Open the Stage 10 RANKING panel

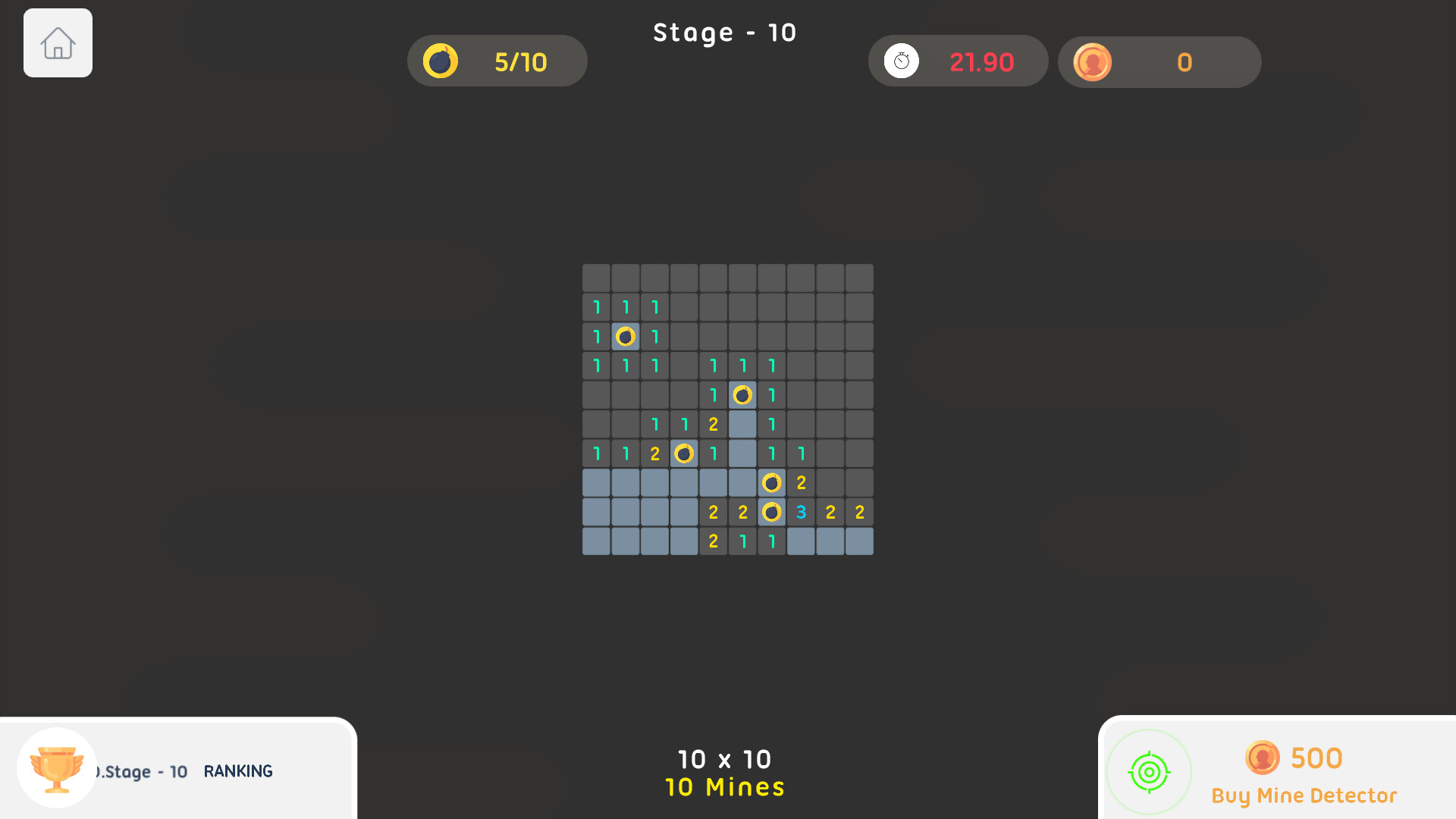coord(237,770)
